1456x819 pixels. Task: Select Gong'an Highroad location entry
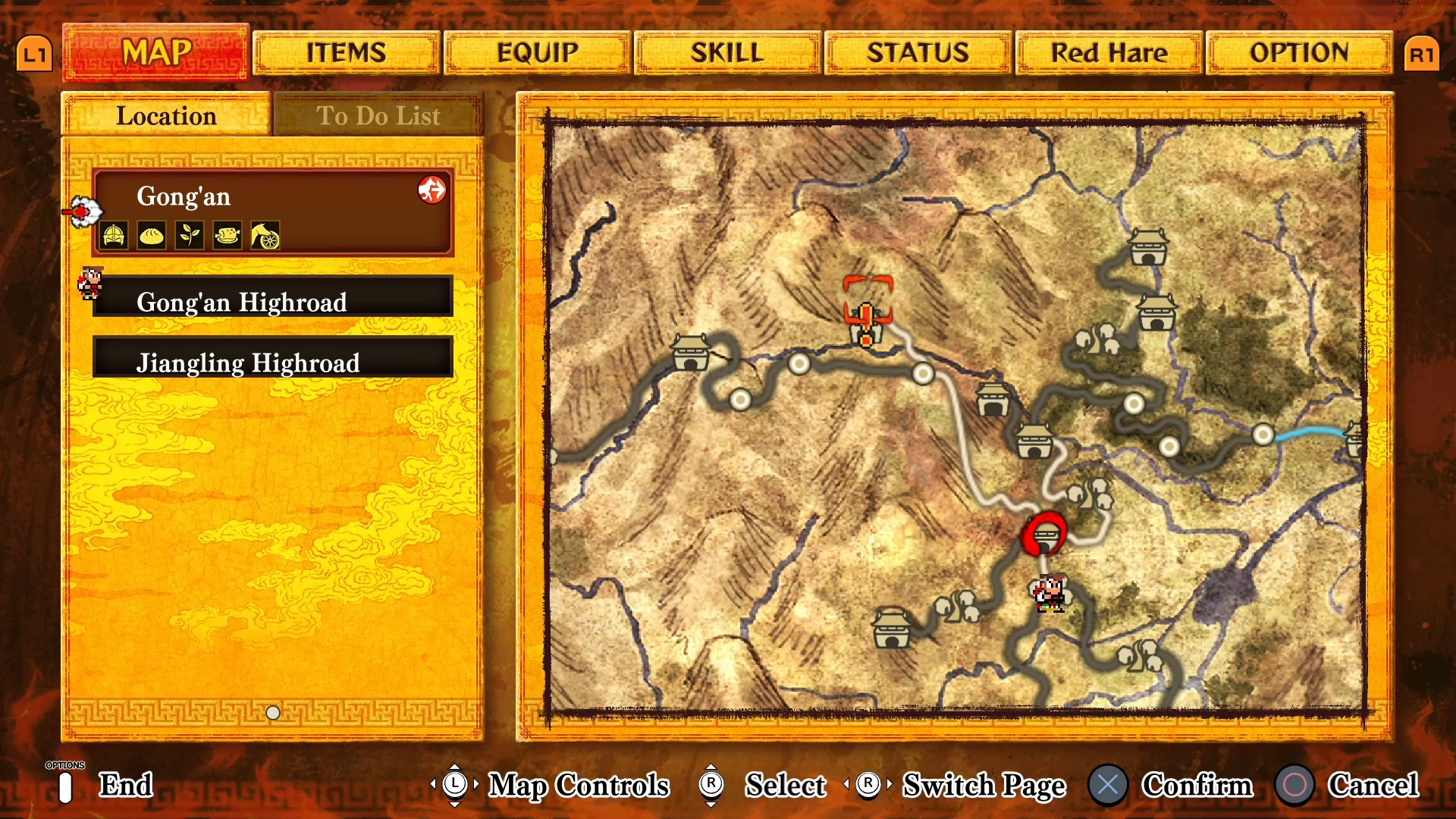273,302
